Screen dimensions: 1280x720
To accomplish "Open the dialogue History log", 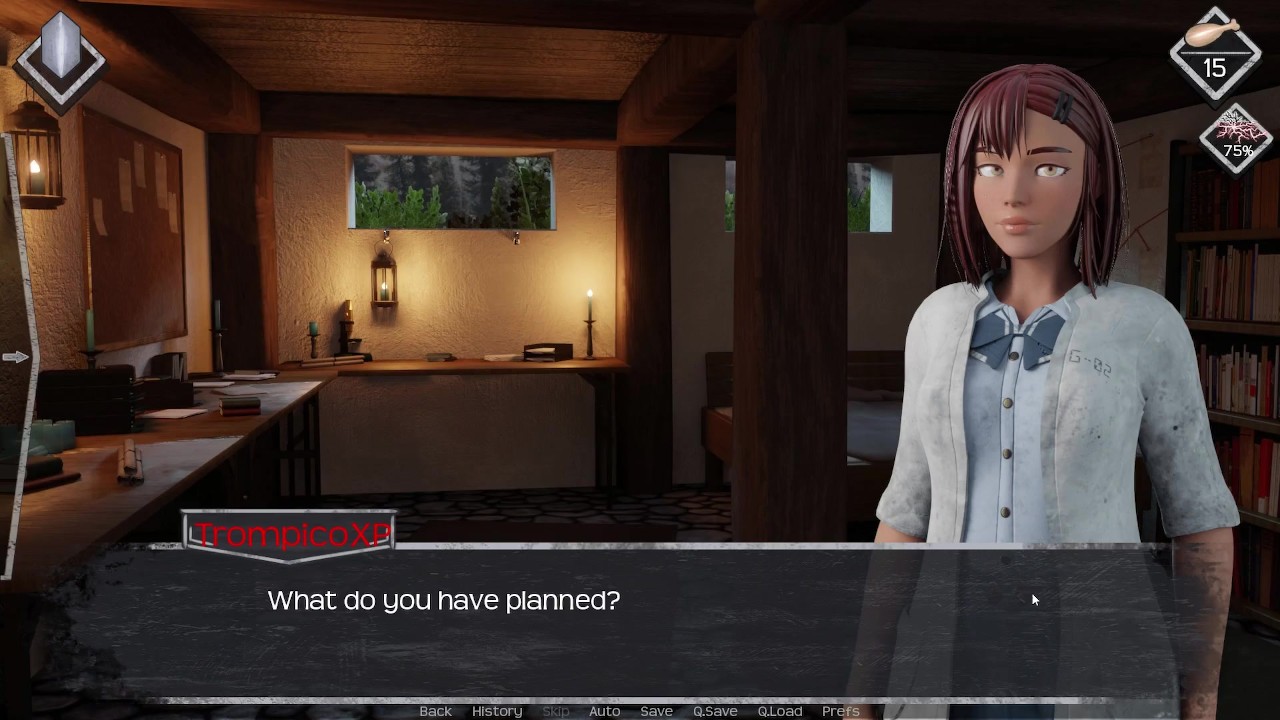I will 497,711.
